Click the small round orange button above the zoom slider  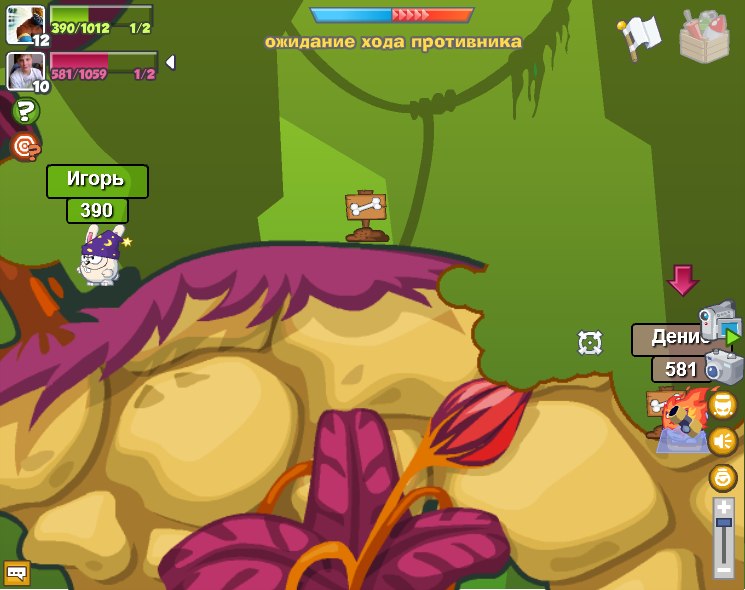click(x=722, y=477)
